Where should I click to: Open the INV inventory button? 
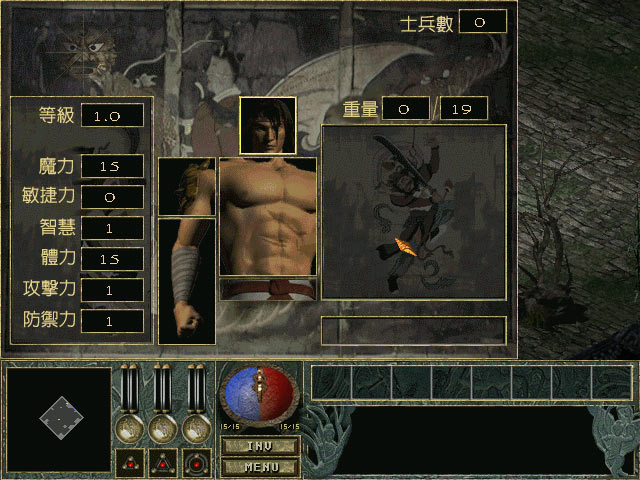tap(259, 445)
